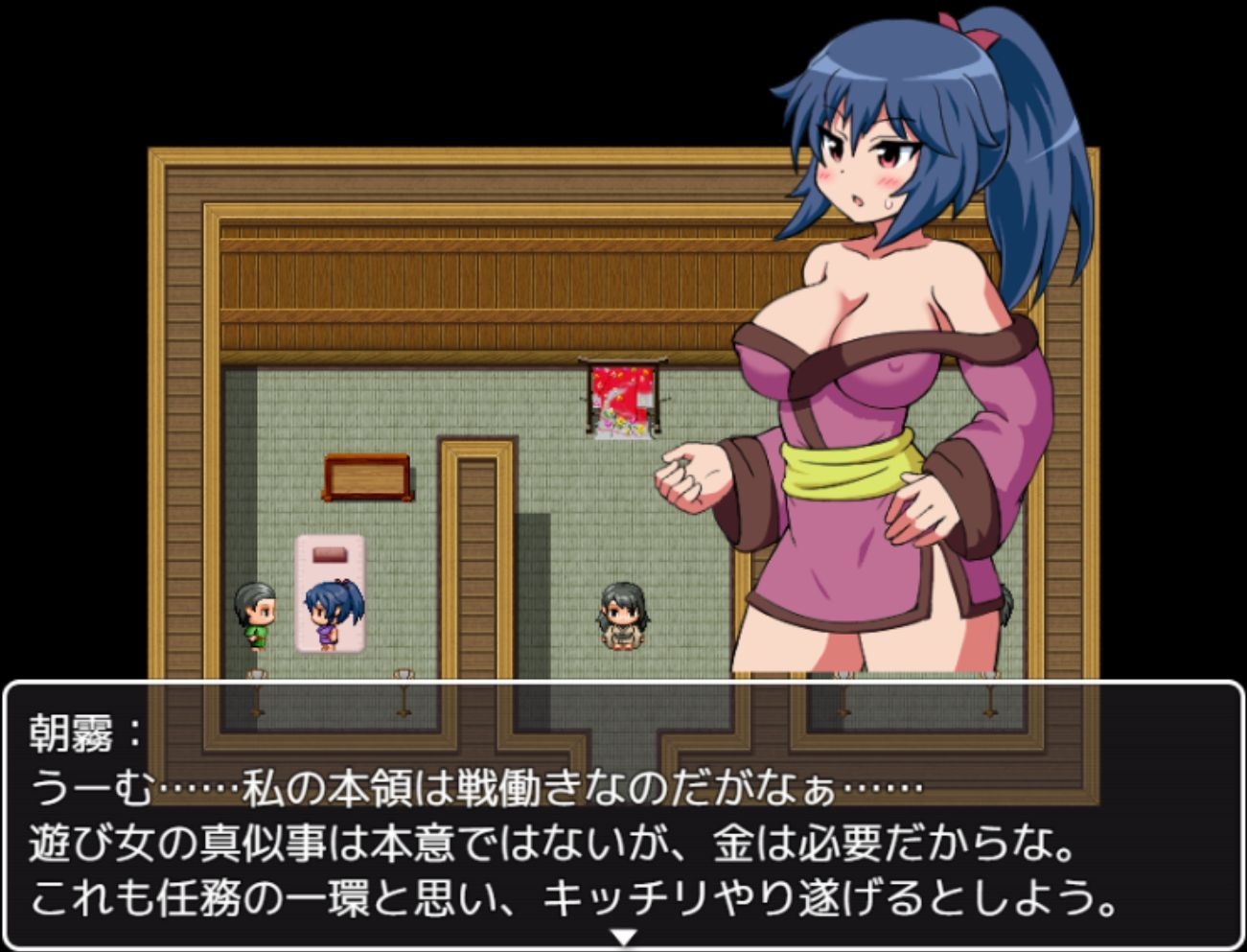Select the green-robed NPC sprite on the left

click(254, 609)
